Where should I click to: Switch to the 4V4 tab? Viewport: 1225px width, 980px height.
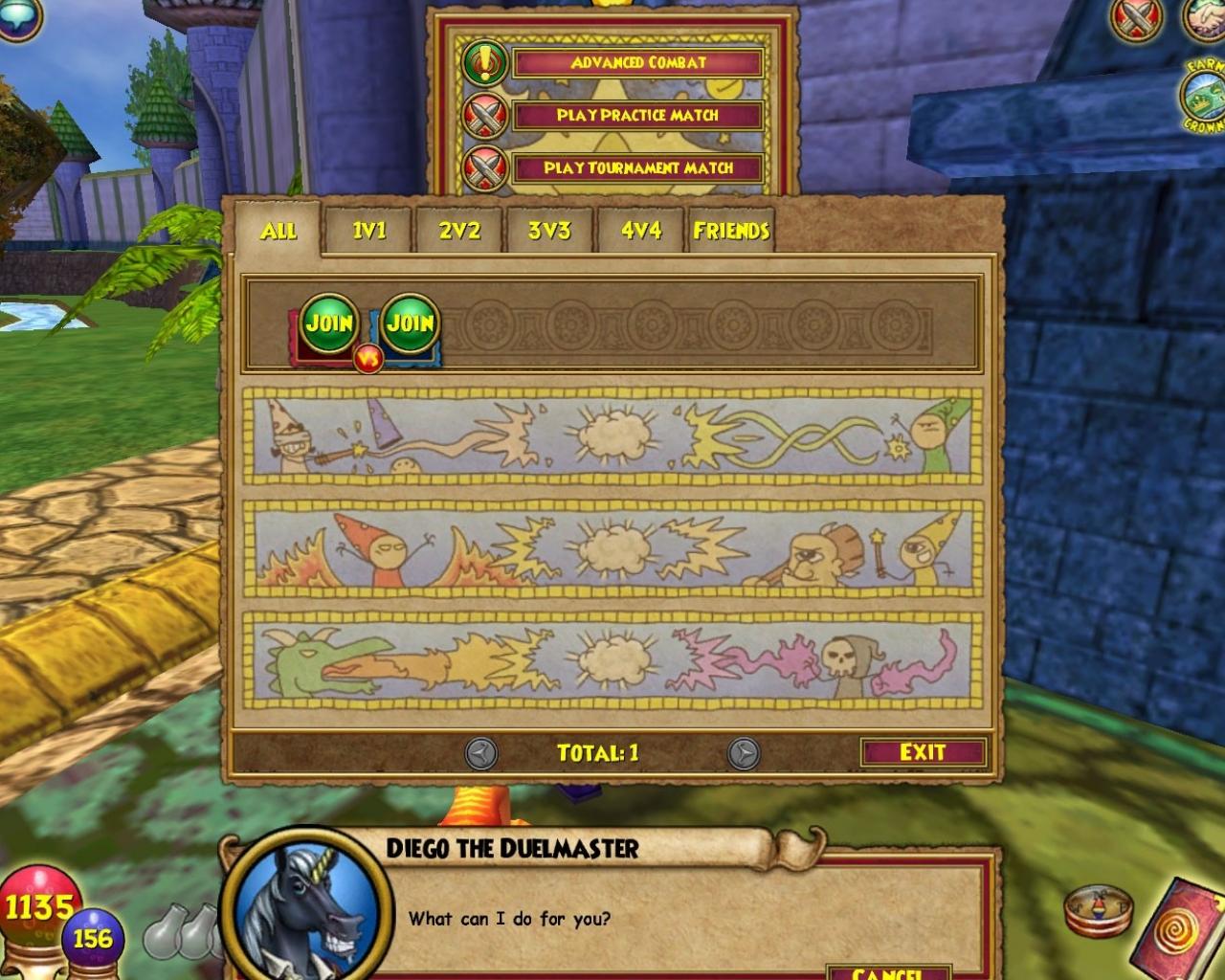[639, 231]
